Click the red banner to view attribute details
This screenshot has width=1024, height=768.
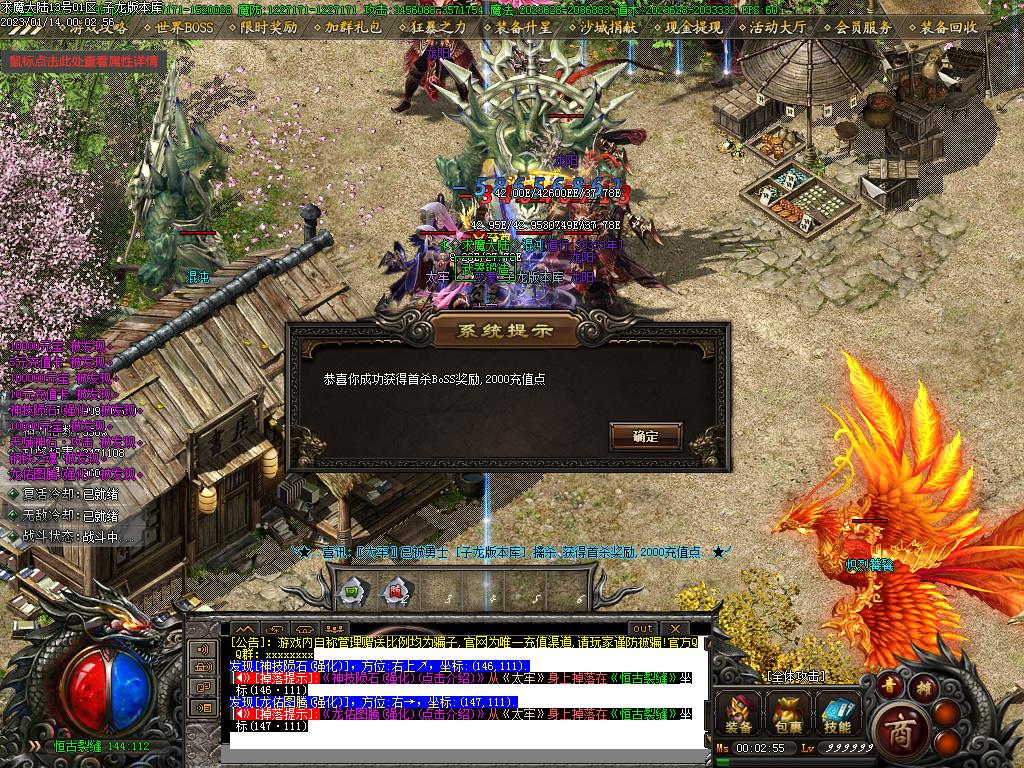pyautogui.click(x=84, y=61)
